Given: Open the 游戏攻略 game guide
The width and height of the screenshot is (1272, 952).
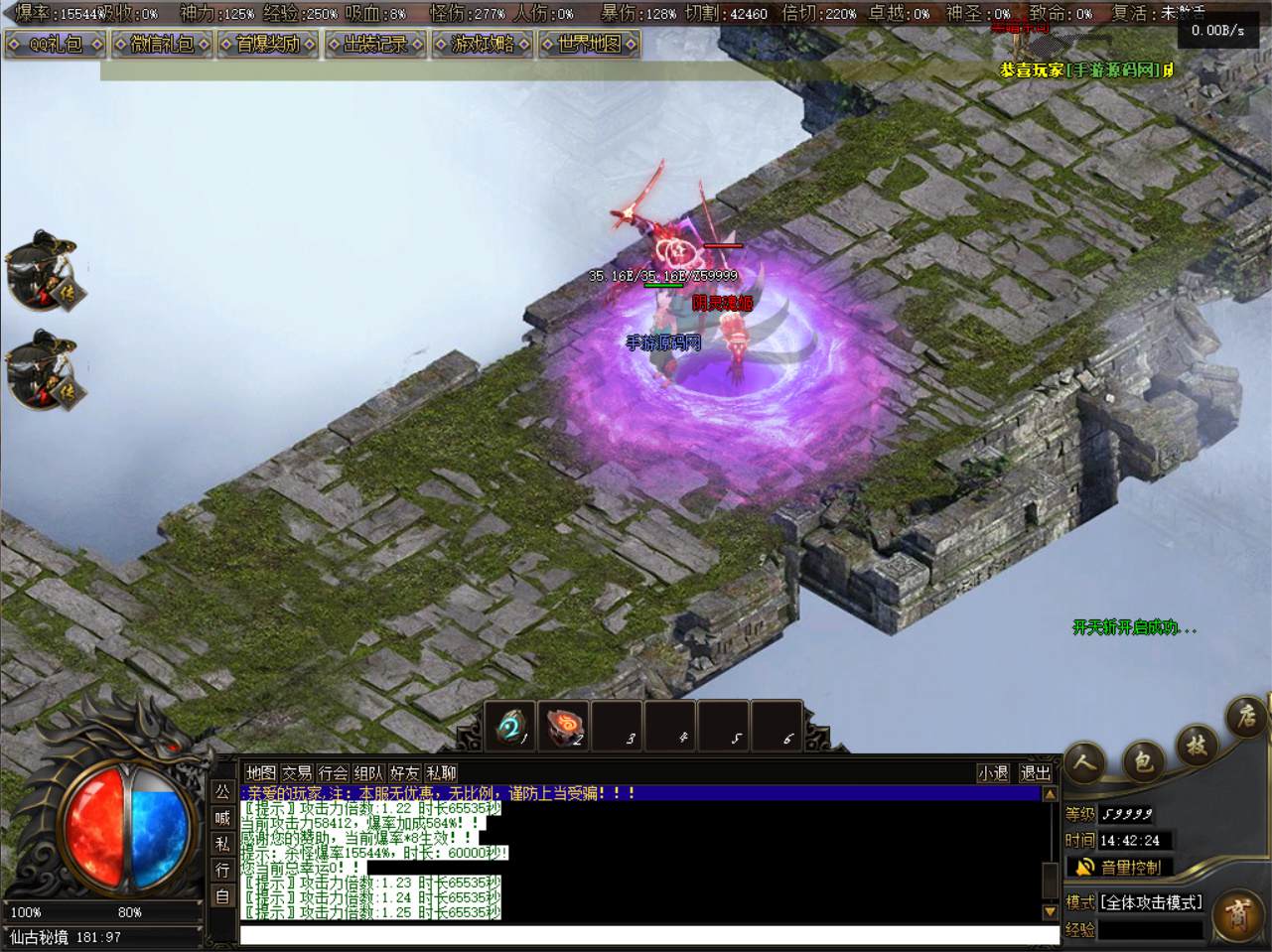Looking at the screenshot, I should 482,44.
